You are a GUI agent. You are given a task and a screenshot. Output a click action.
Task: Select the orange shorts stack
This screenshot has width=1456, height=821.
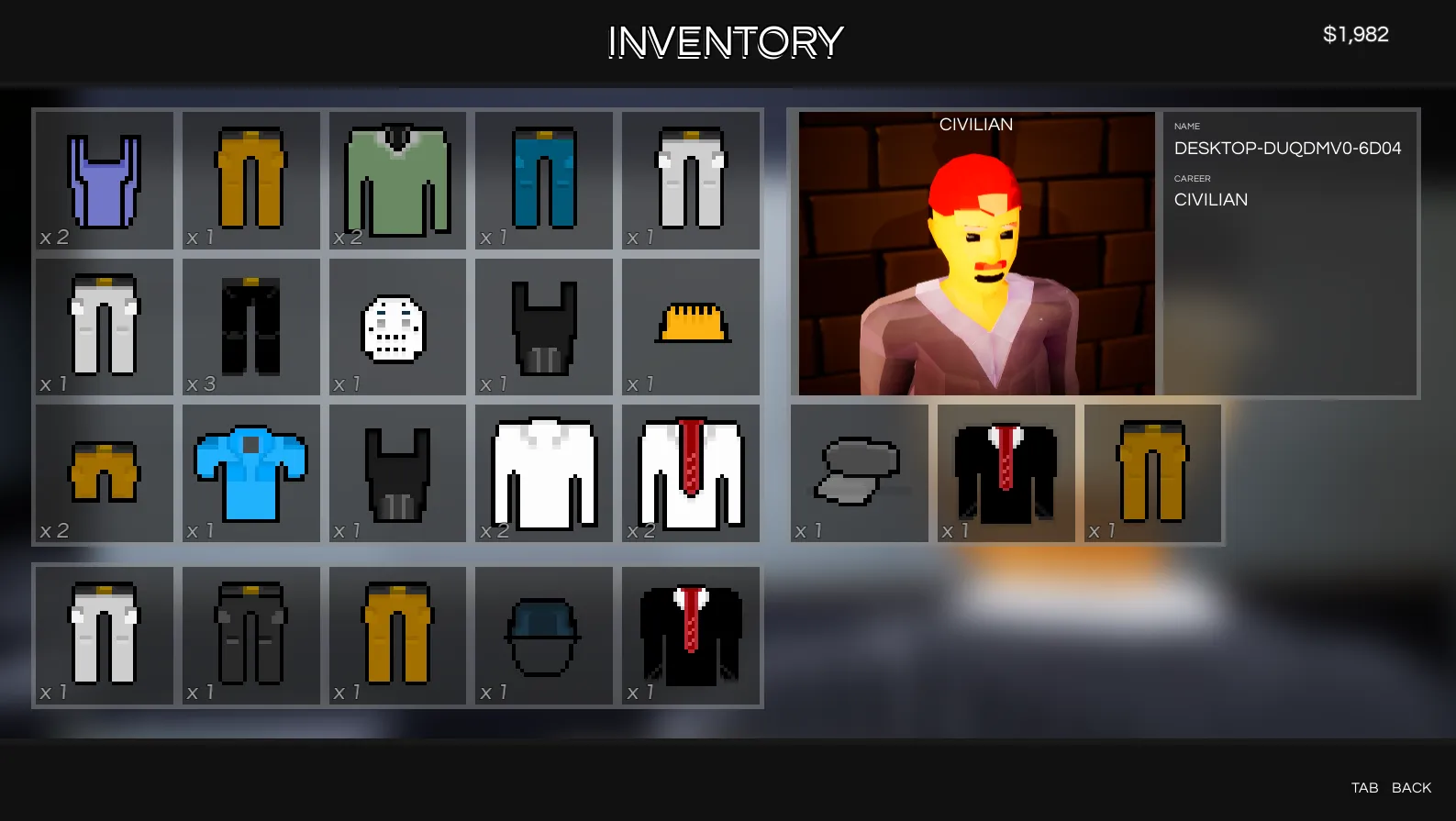click(104, 474)
